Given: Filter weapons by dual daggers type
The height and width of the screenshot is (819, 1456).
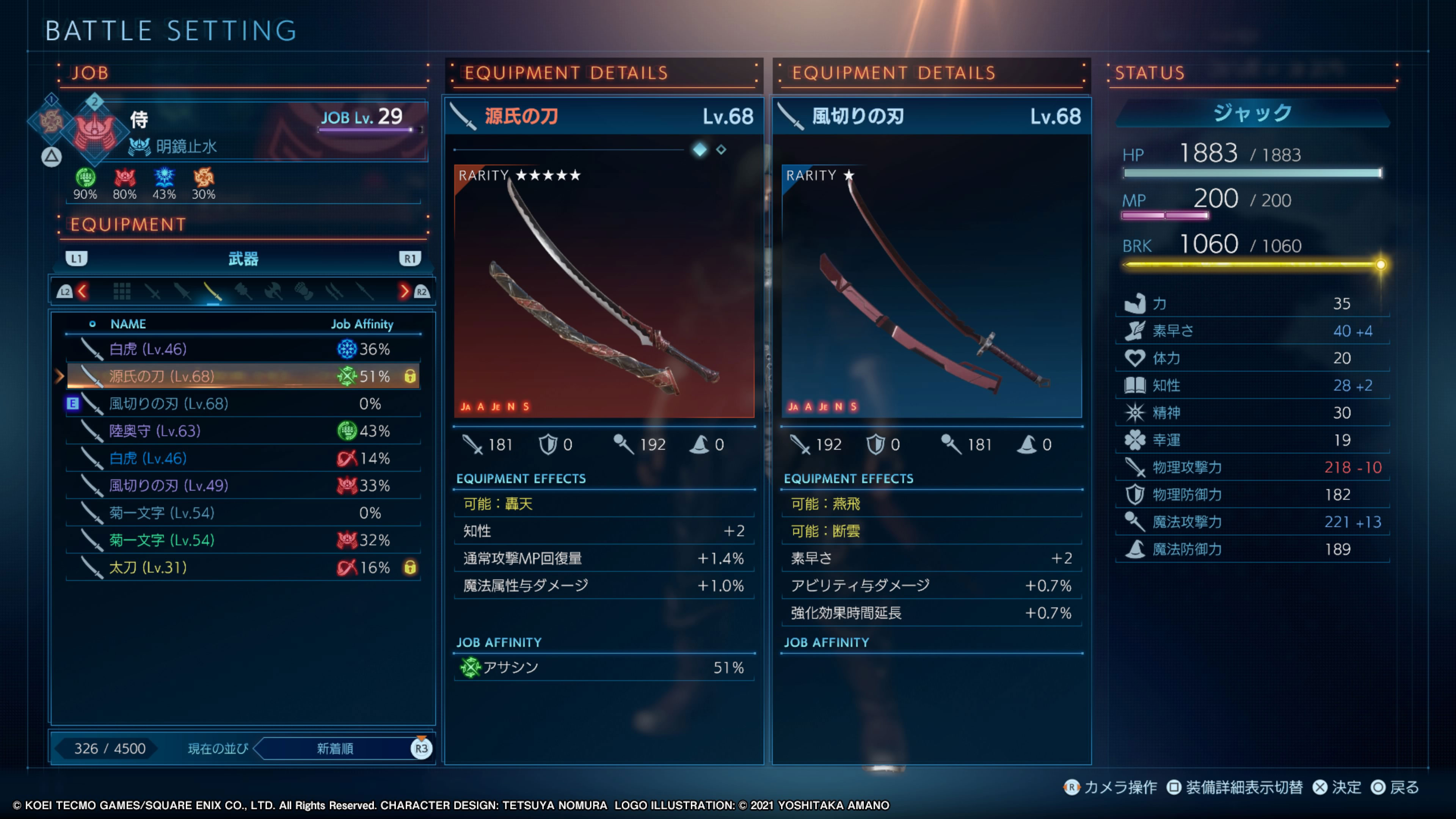Looking at the screenshot, I should coord(334,292).
